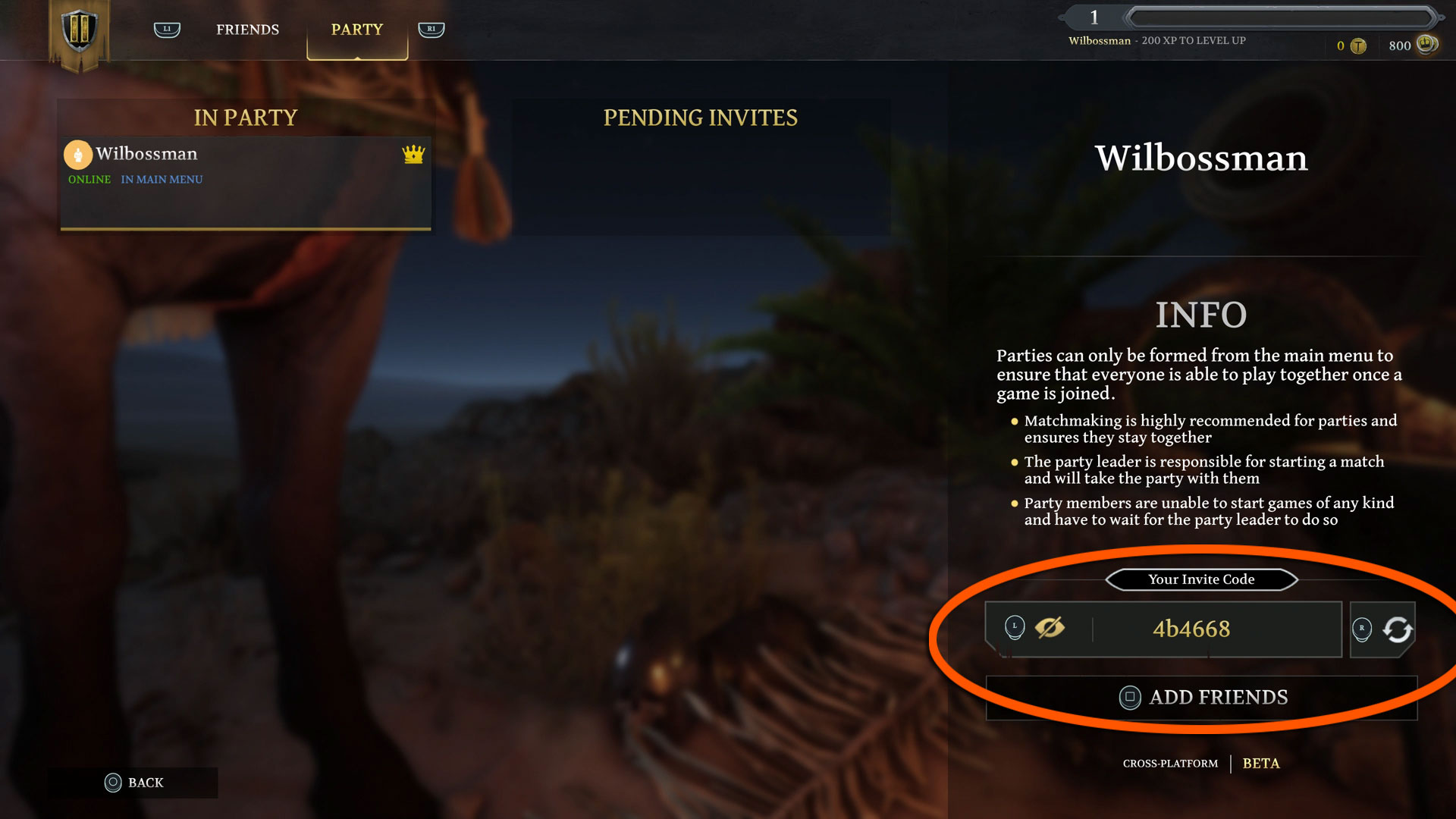The width and height of the screenshot is (1456, 819).
Task: Click the R button prompt beside refresh
Action: coord(1363,629)
